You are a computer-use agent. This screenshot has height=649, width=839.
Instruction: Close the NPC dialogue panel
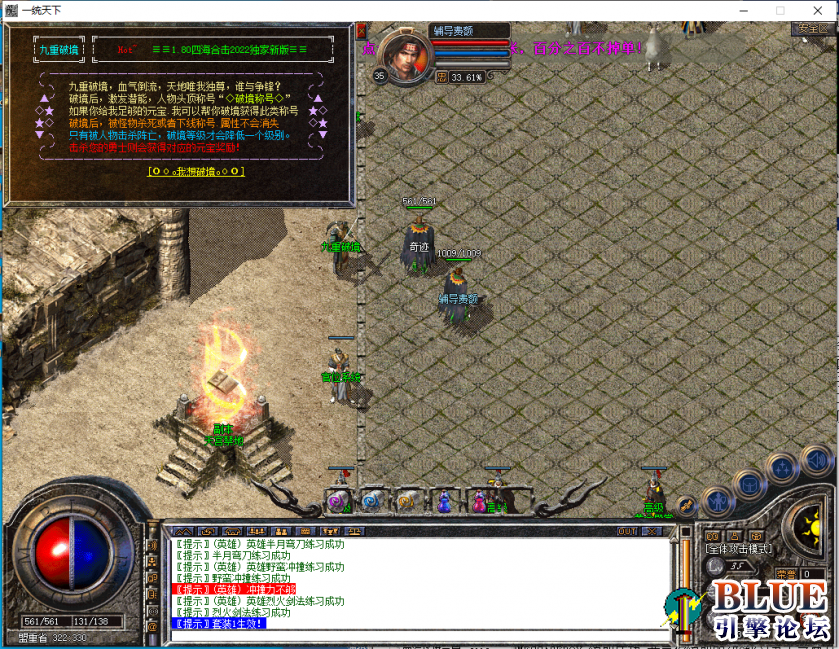(361, 31)
